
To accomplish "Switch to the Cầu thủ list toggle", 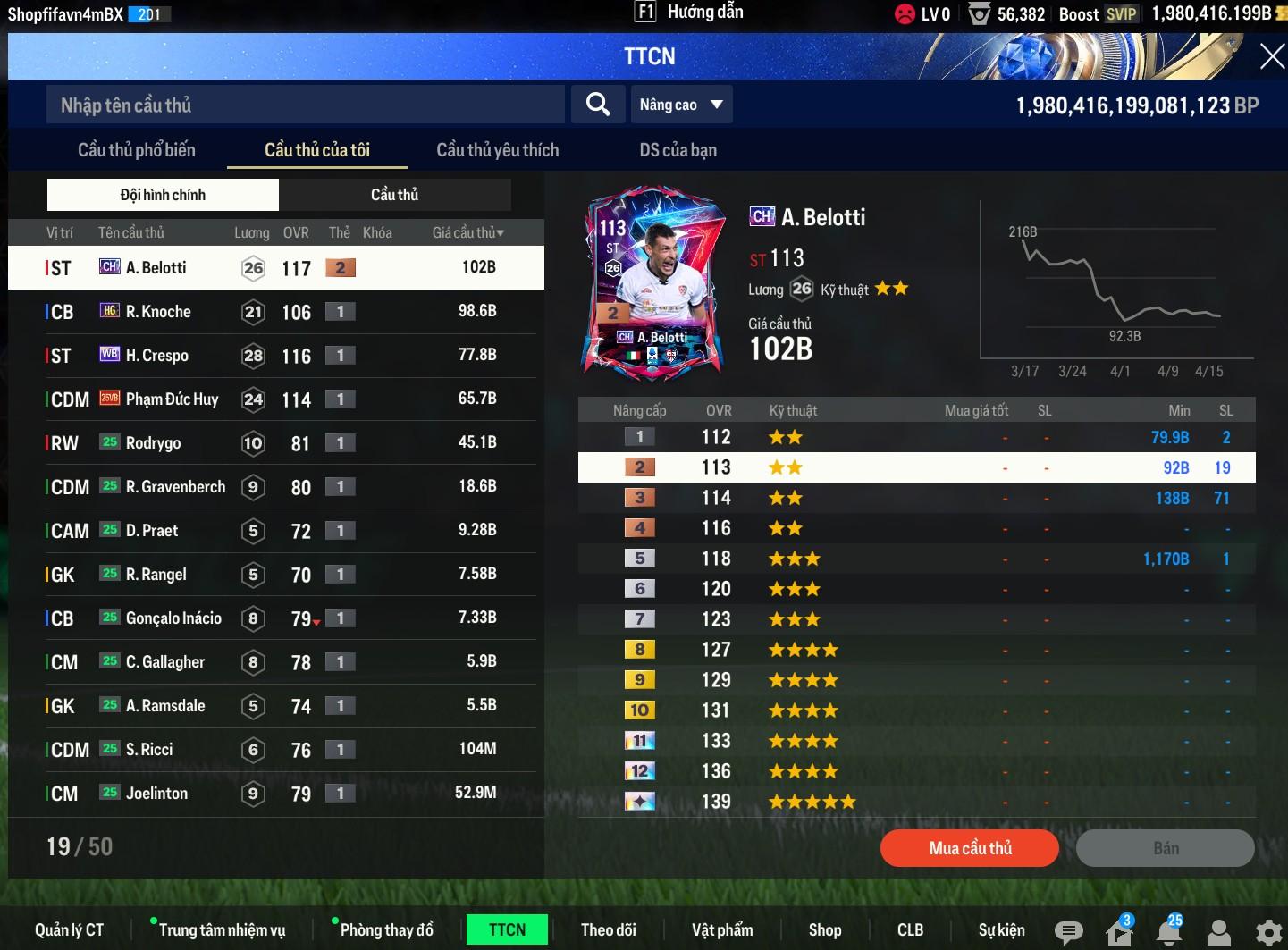I will click(394, 195).
